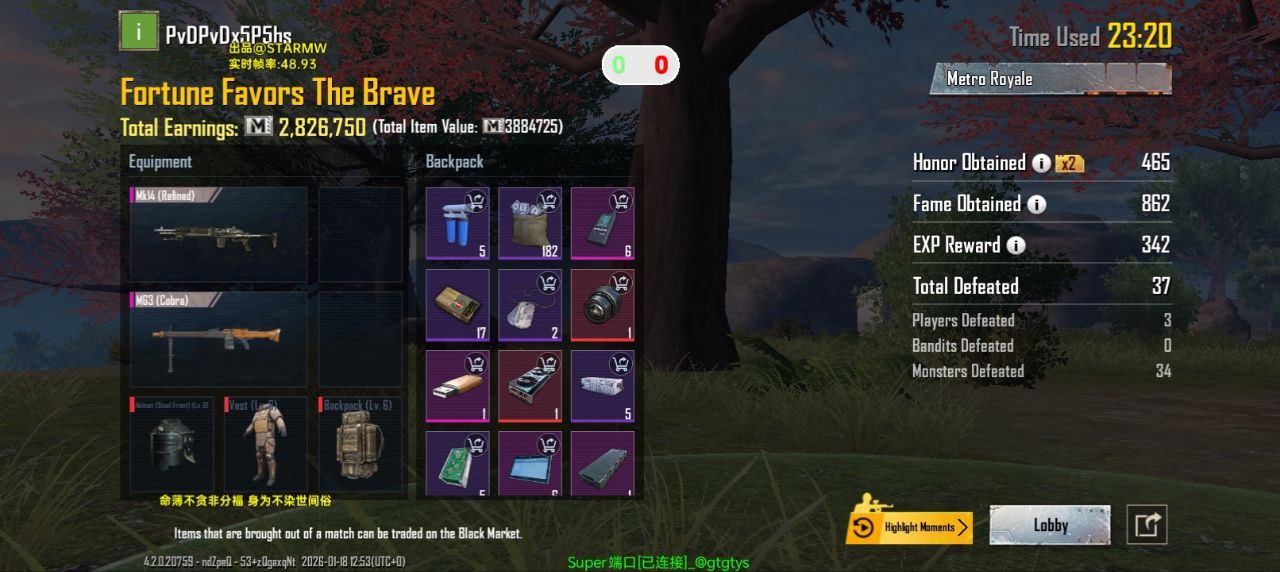Pick the USB flash drive item
1280x572 pixels.
(458, 386)
